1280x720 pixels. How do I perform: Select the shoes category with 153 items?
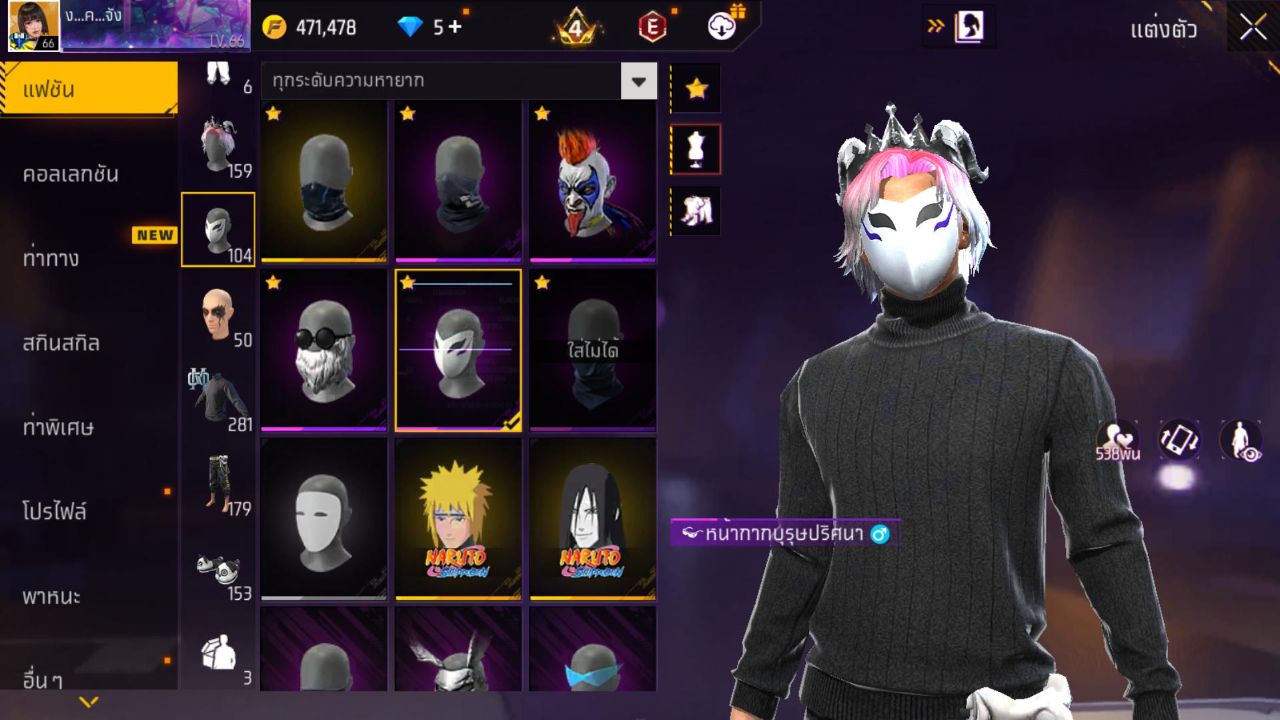[x=219, y=565]
